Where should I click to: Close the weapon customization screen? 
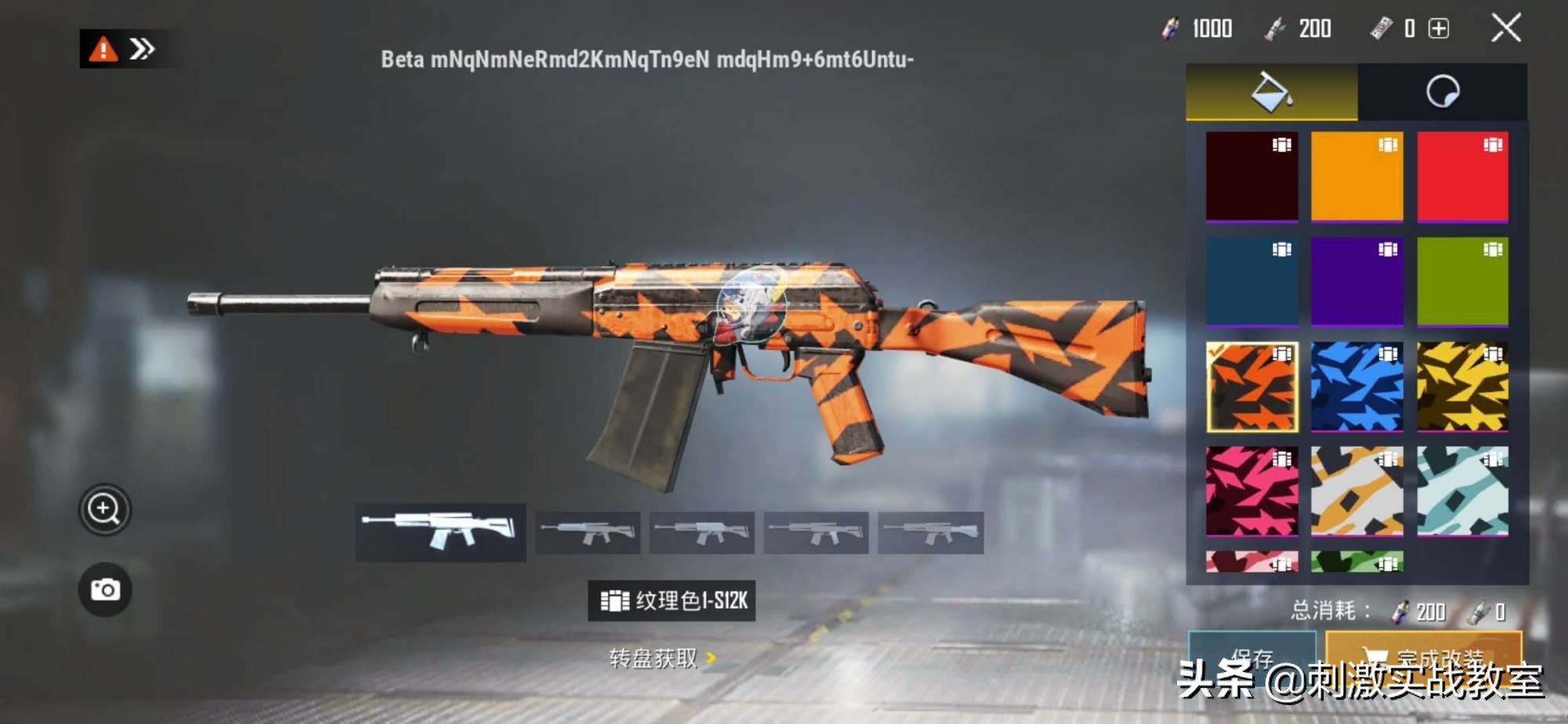pyautogui.click(x=1505, y=28)
